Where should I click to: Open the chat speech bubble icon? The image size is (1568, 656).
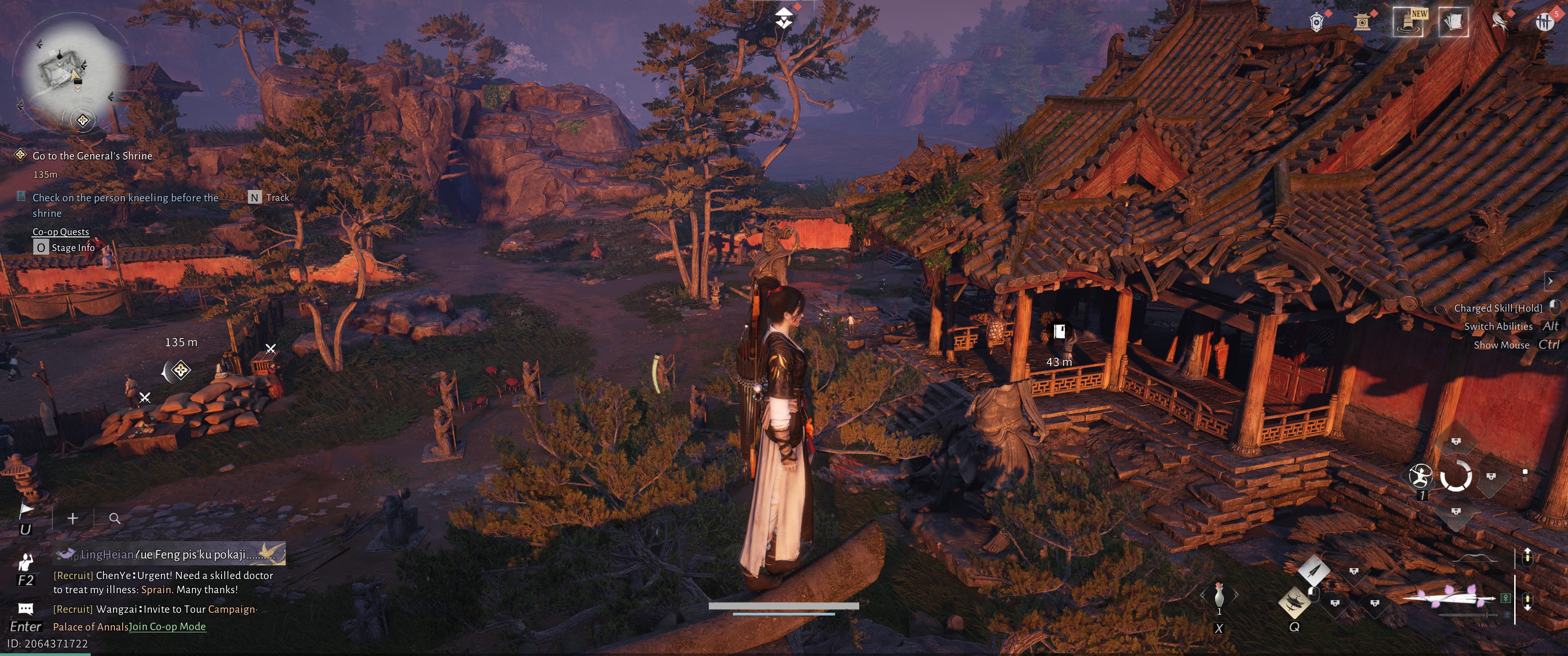26,608
